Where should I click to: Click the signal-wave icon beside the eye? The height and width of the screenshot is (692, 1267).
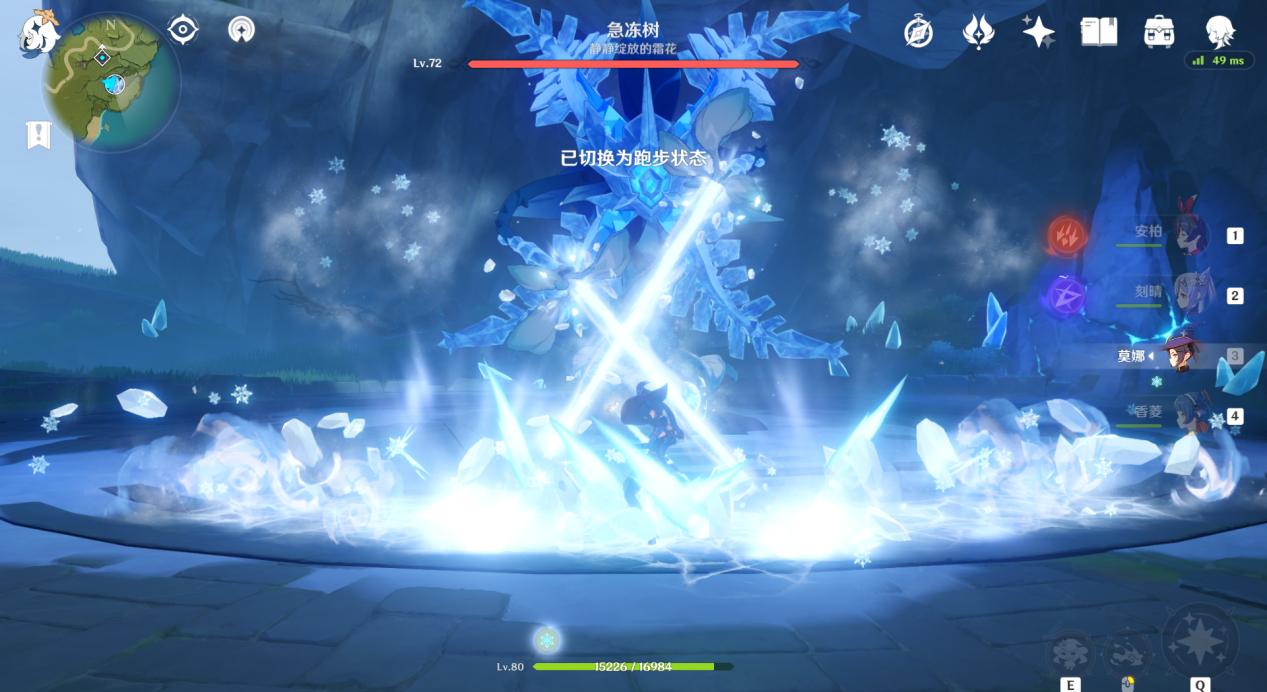coord(241,29)
